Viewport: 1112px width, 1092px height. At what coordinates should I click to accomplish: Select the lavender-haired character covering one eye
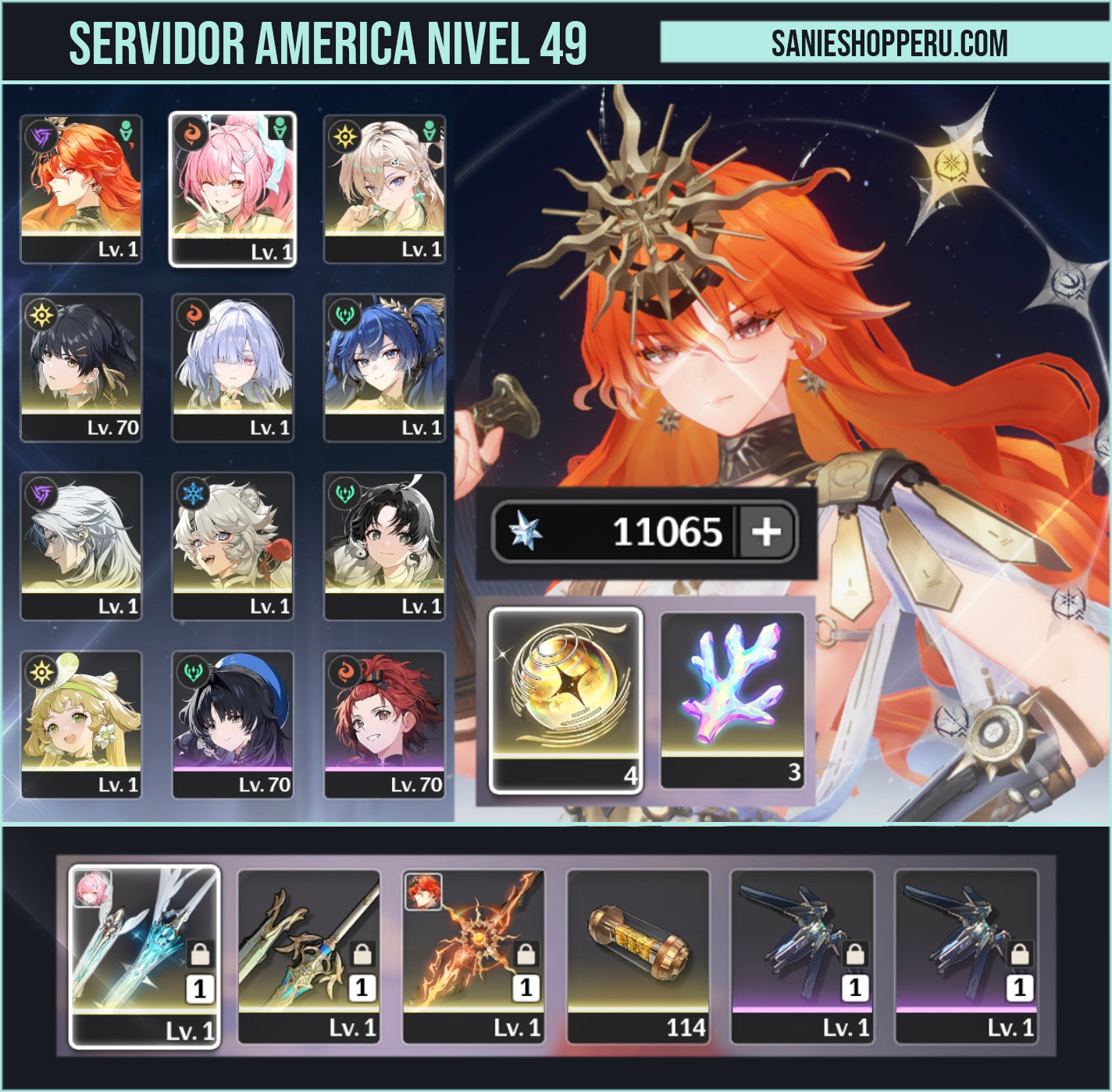point(233,367)
